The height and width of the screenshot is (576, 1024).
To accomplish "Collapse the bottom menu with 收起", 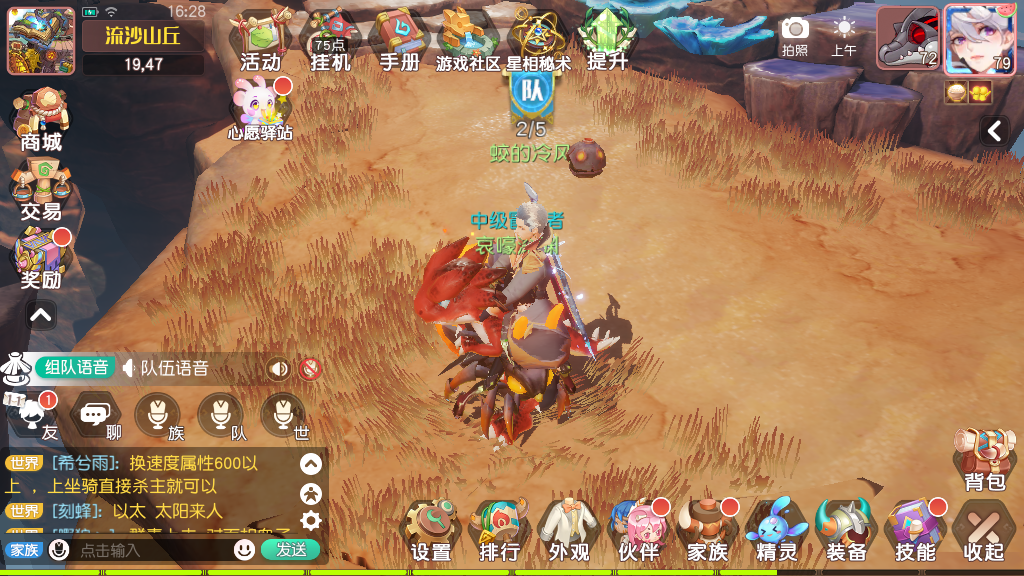I will [984, 531].
